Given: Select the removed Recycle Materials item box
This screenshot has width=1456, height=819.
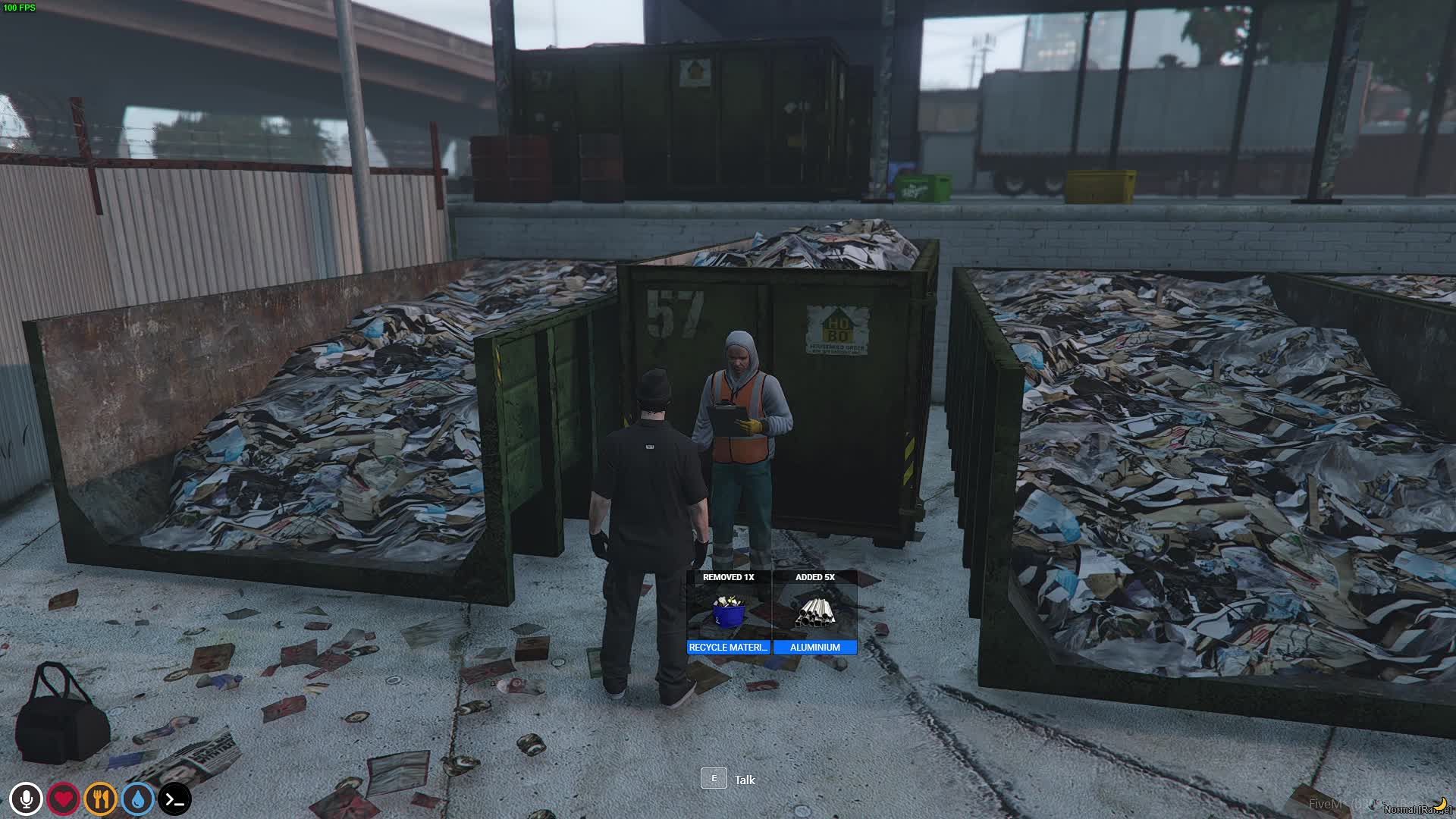Looking at the screenshot, I should (728, 612).
